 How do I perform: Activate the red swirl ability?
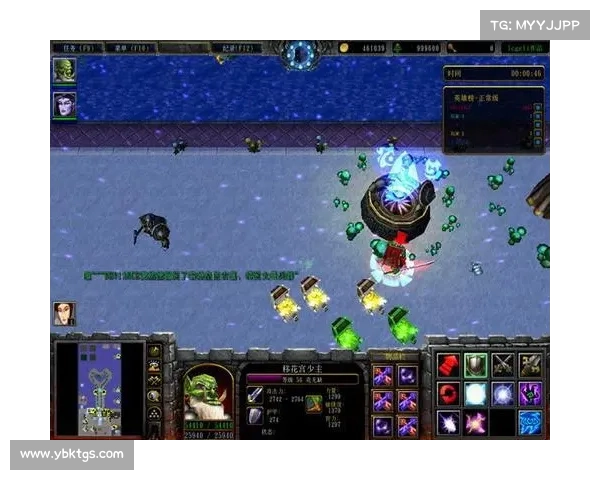(449, 393)
